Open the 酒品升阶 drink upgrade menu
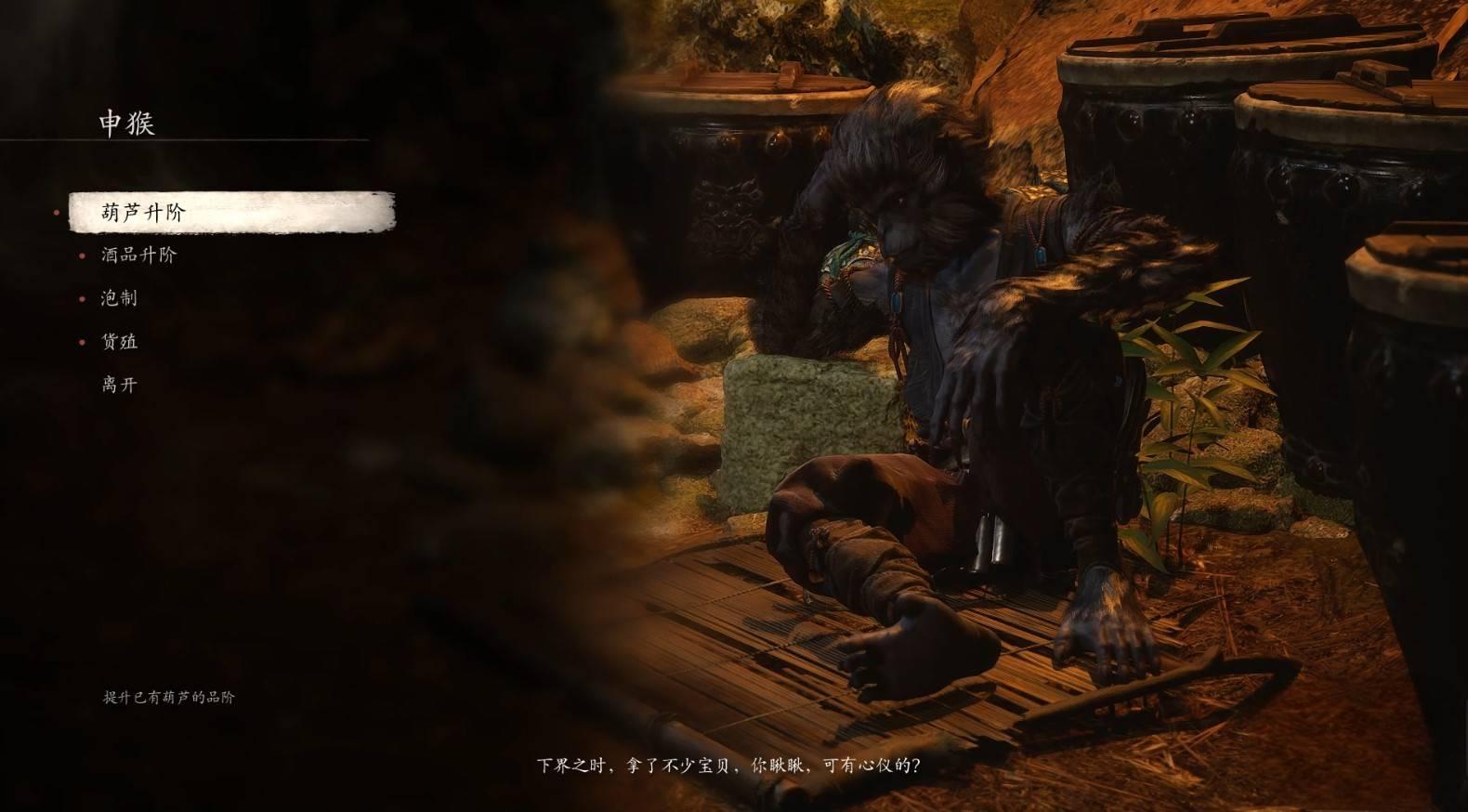This screenshot has width=1468, height=812. coord(138,255)
